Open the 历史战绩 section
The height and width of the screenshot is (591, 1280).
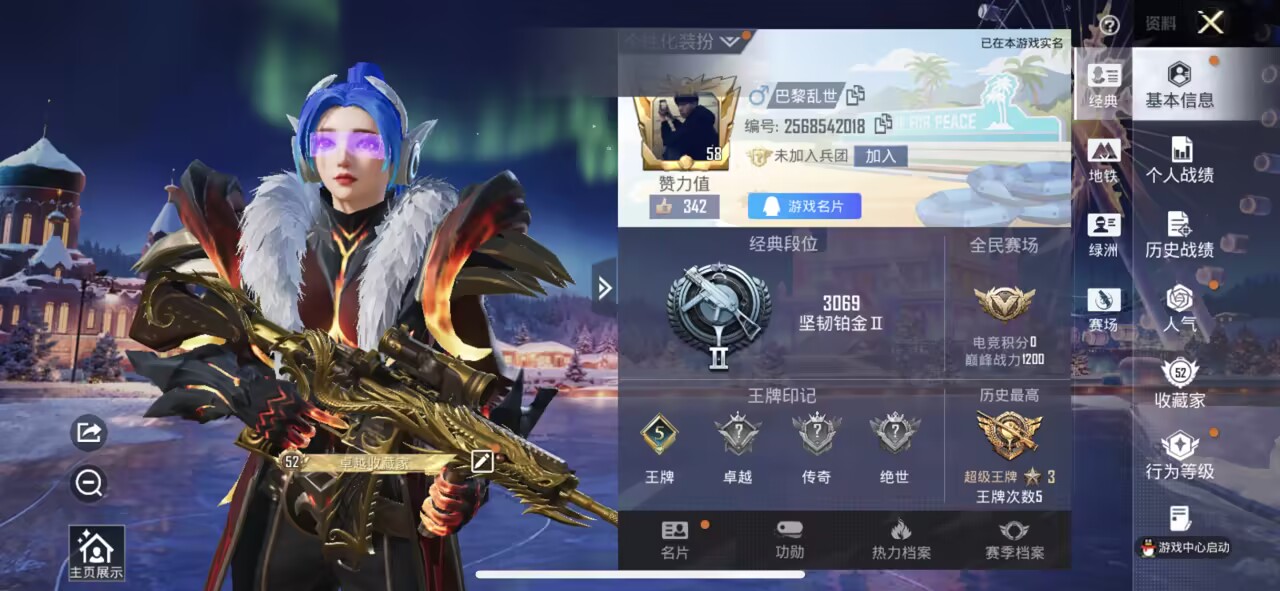1180,235
